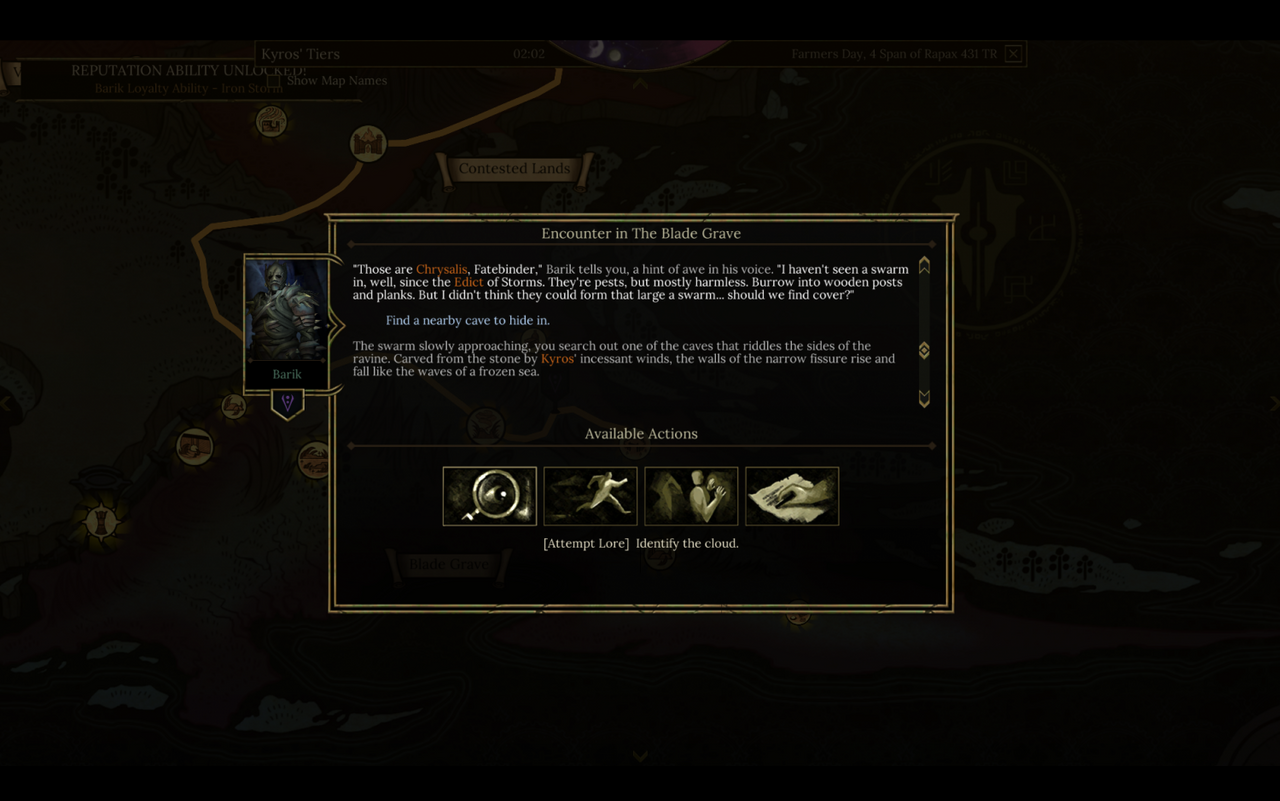Image resolution: width=1280 pixels, height=801 pixels.
Task: Click the scroll-up chevron beside the encounter text
Action: [923, 265]
